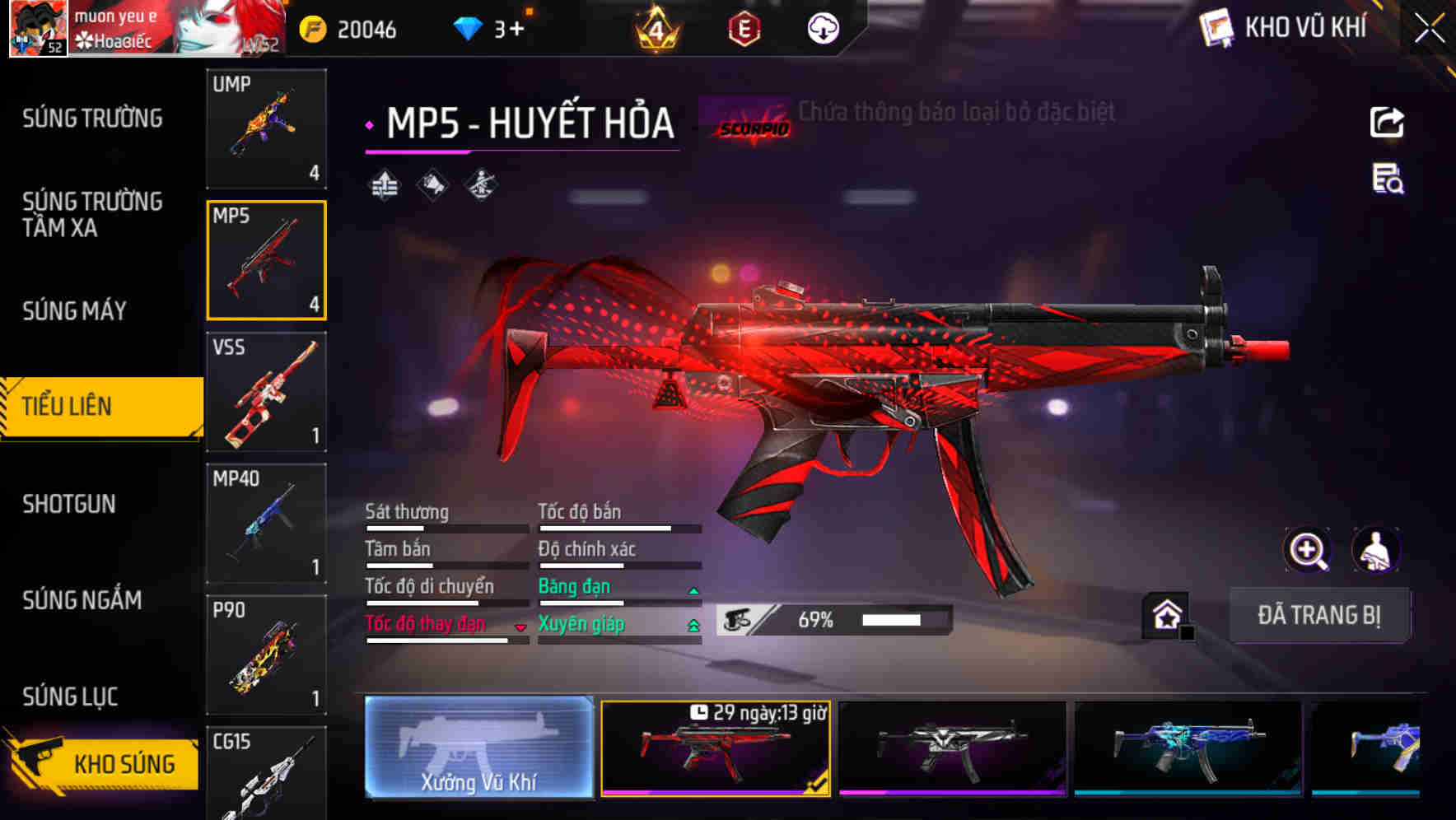Expand the Xuyên giáp double arrow indicator
Screen dimensions: 1456x820
point(693,626)
